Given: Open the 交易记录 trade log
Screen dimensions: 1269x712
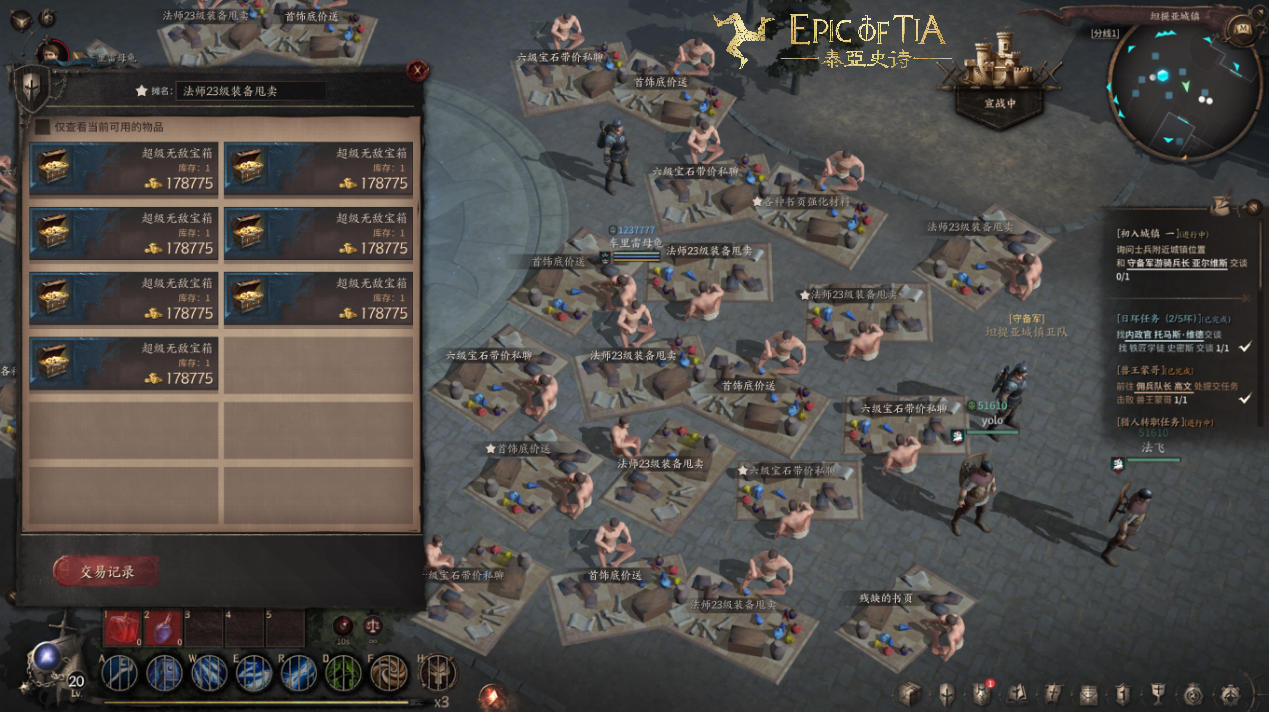Looking at the screenshot, I should (106, 572).
